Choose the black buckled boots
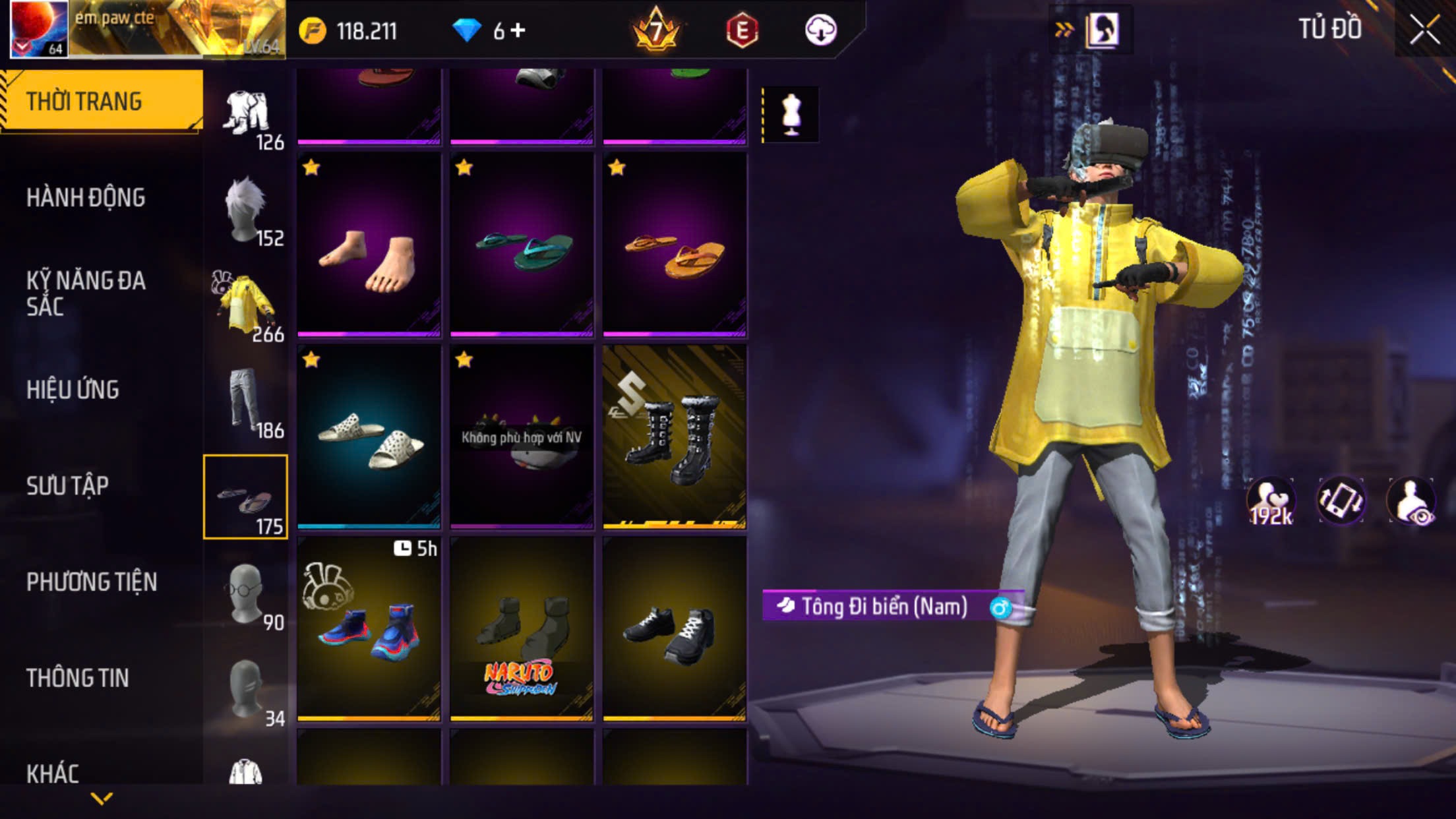The height and width of the screenshot is (819, 1456). (675, 437)
